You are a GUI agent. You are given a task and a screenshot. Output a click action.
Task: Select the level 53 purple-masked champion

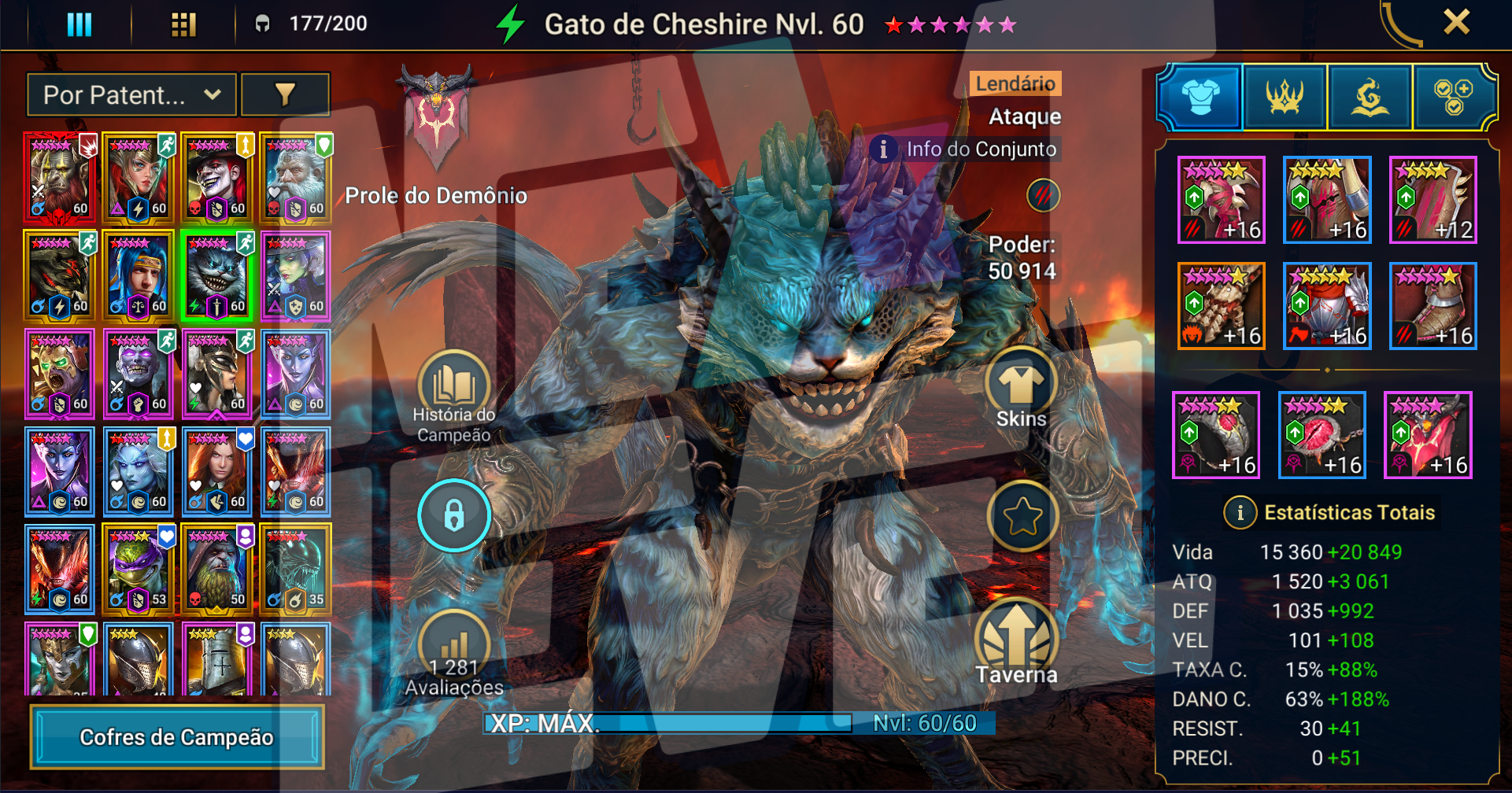[x=139, y=570]
